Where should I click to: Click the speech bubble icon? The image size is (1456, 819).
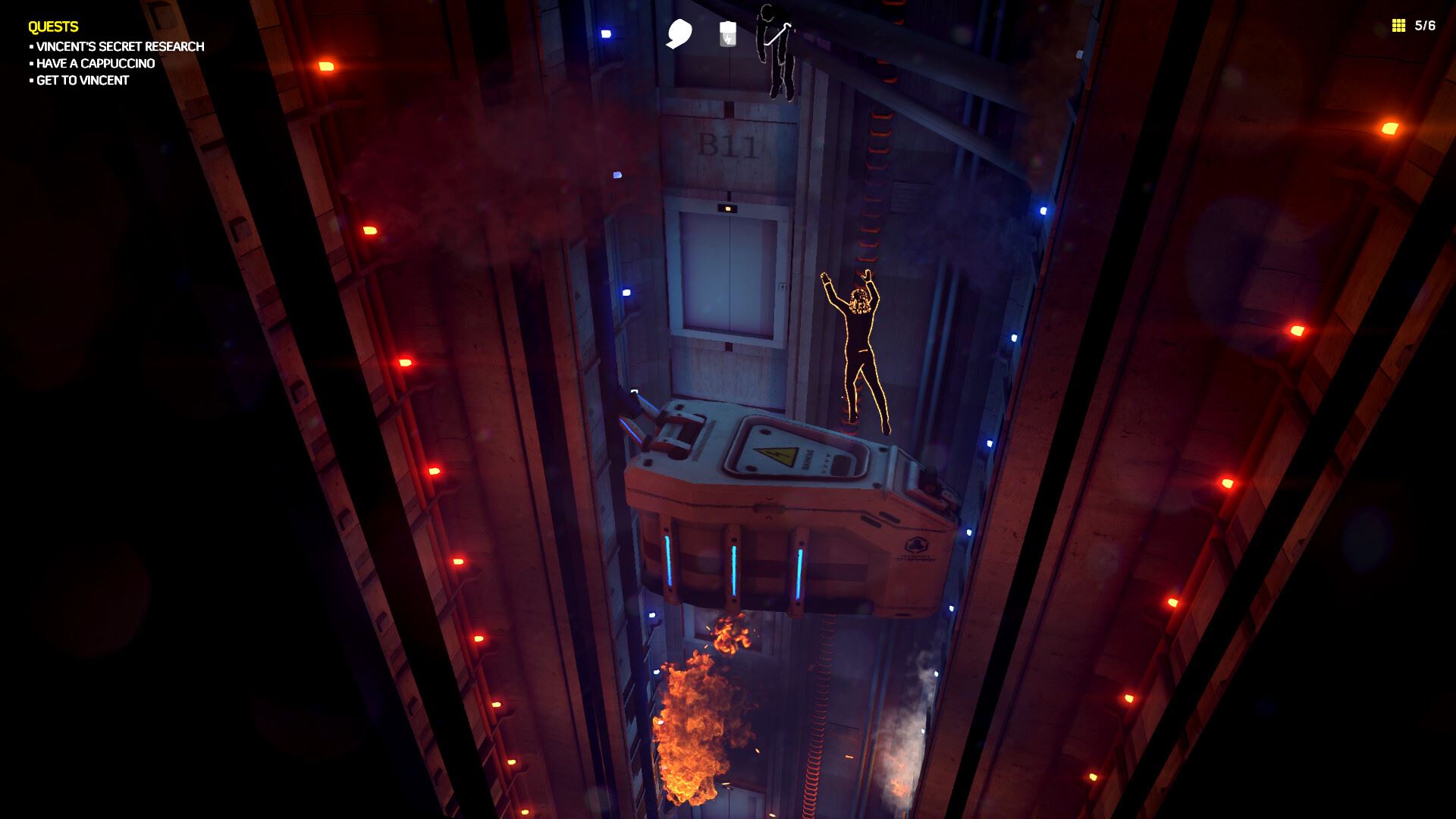(x=679, y=33)
